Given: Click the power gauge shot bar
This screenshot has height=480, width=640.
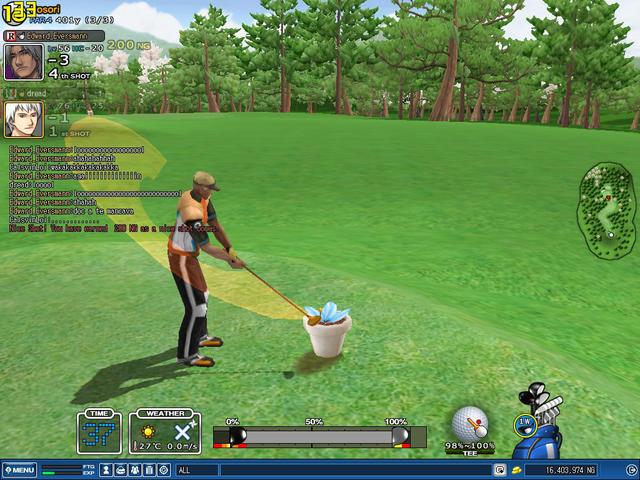Looking at the screenshot, I should (319, 436).
